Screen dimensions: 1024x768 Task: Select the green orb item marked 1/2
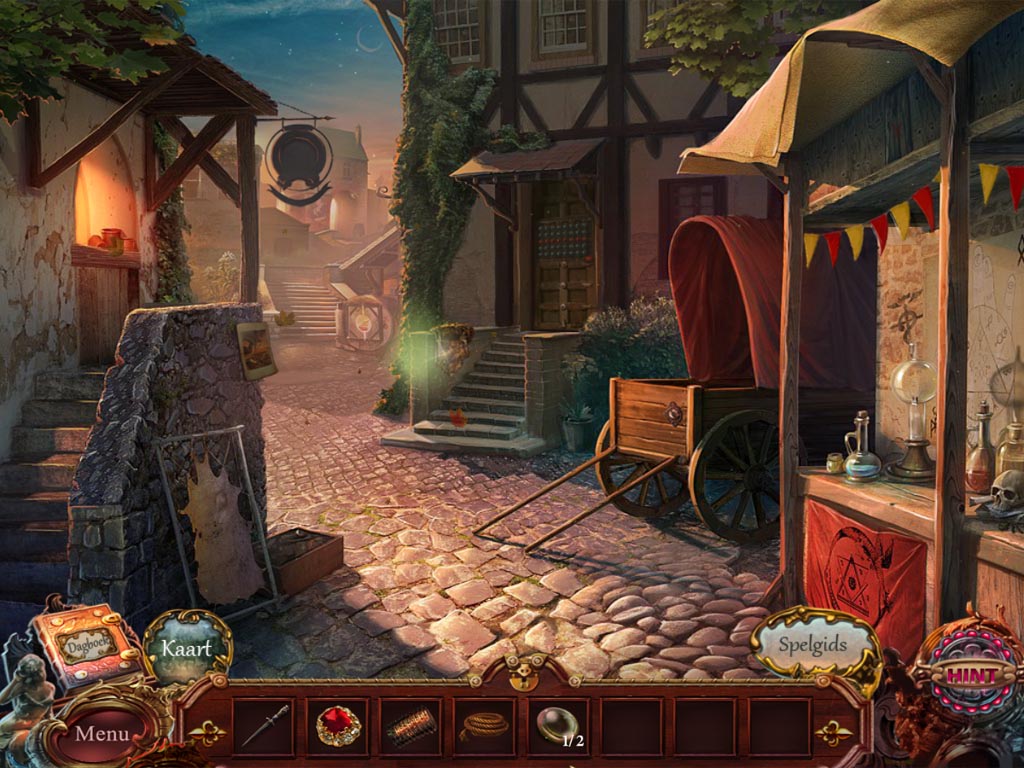pos(554,723)
